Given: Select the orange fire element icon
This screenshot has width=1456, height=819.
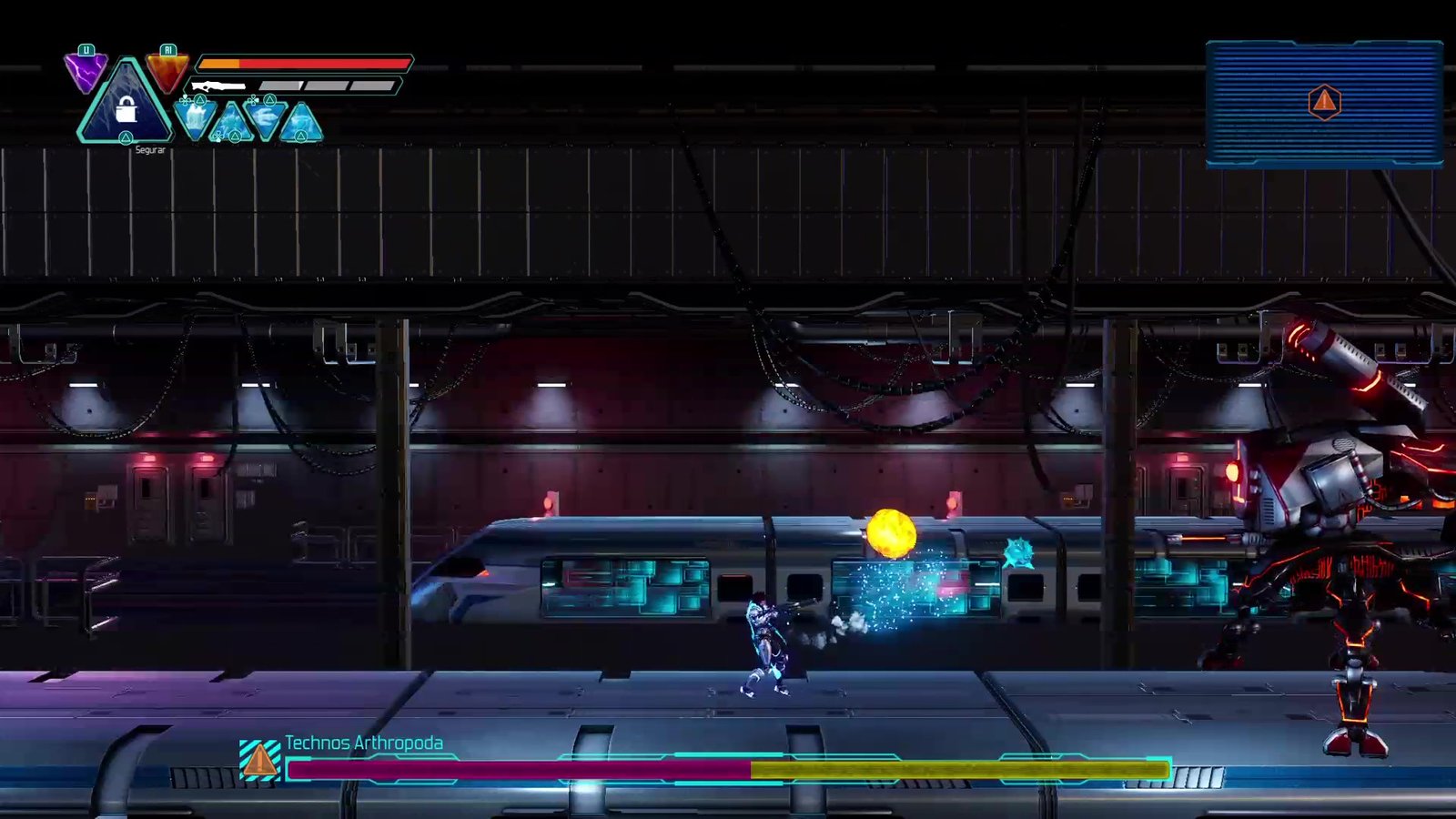Looking at the screenshot, I should tap(167, 71).
